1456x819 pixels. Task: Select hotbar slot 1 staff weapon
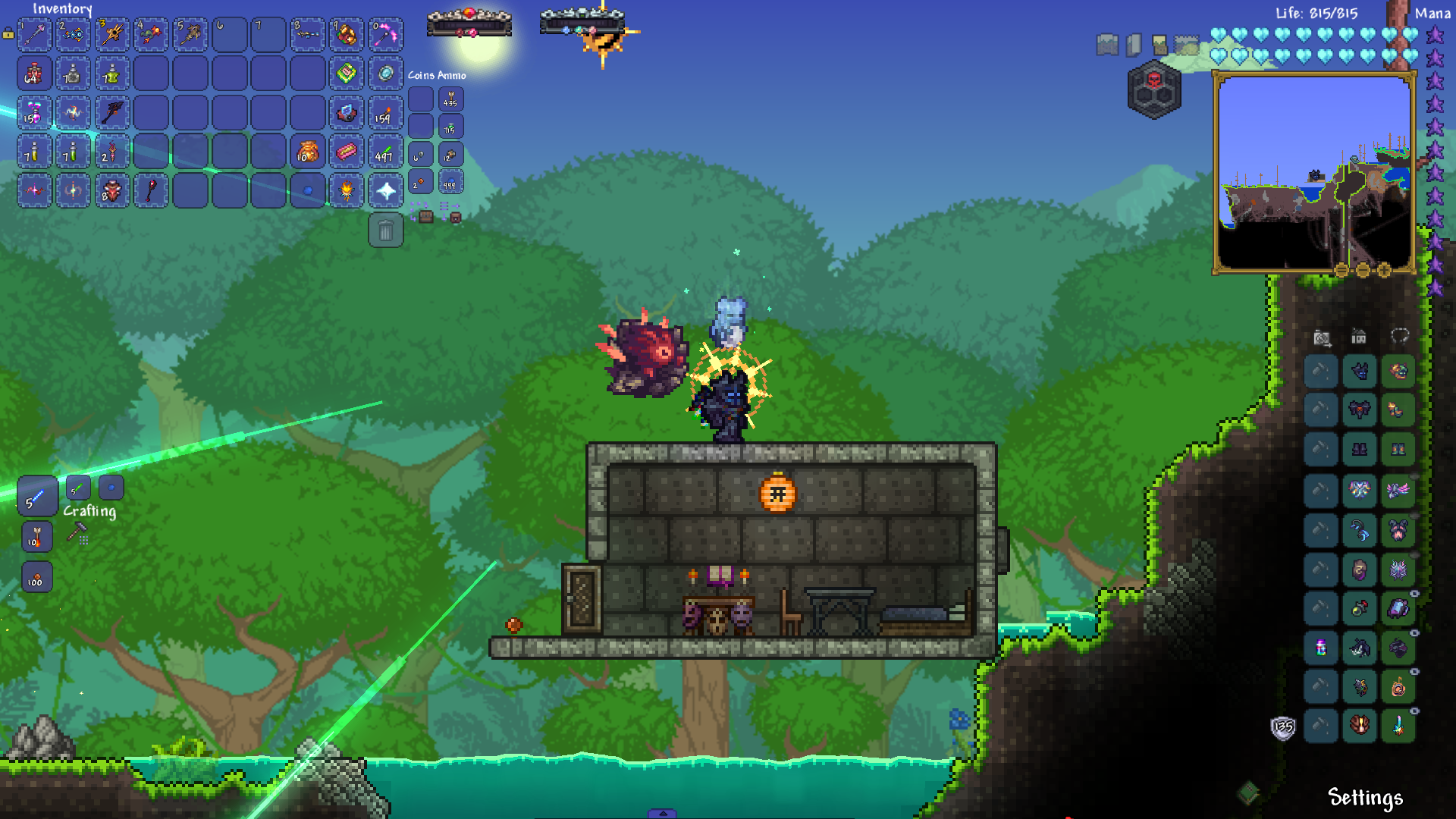(35, 35)
